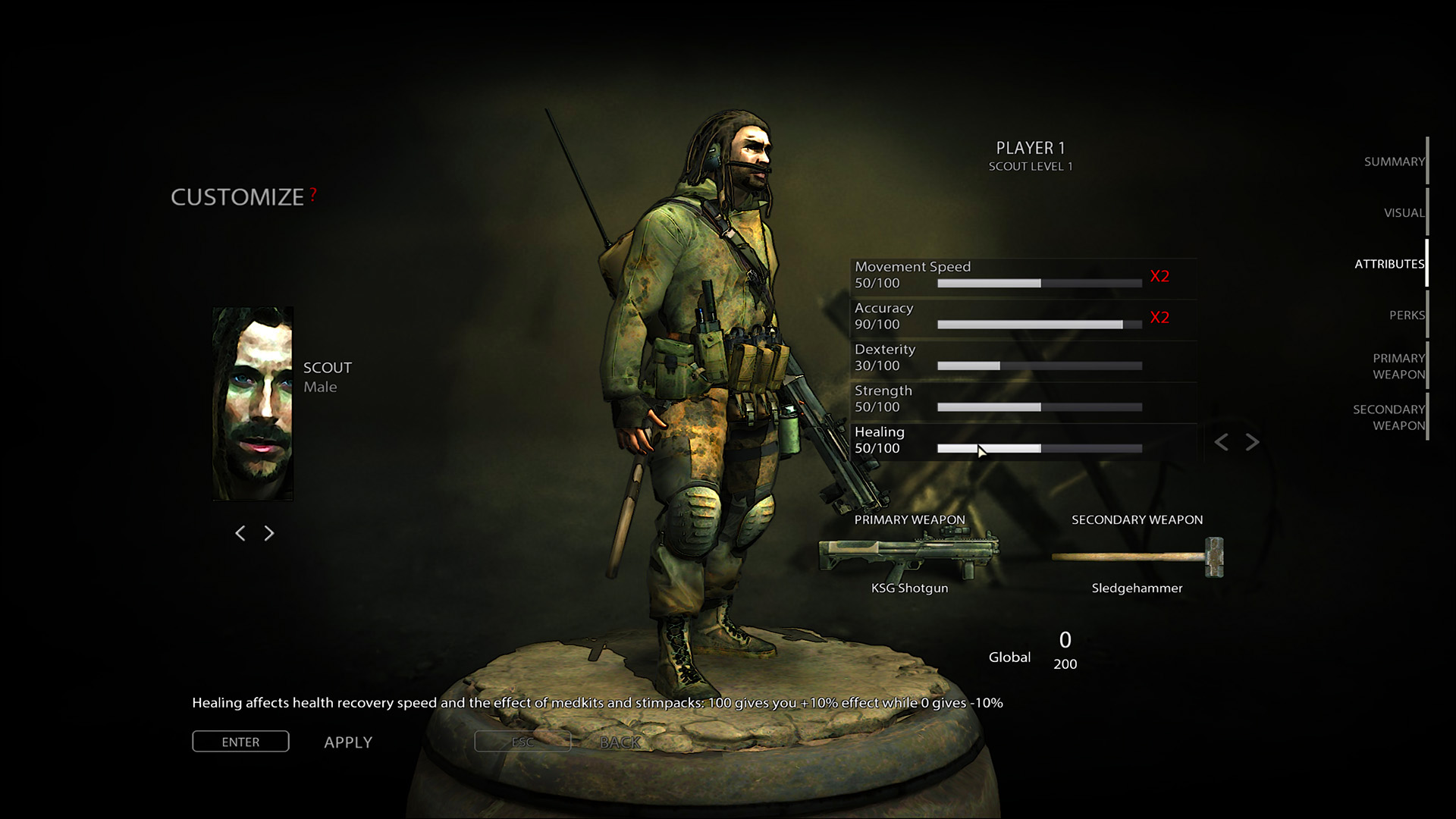Viewport: 1456px width, 819px height.
Task: Click the ESC key prompt icon
Action: 522,742
